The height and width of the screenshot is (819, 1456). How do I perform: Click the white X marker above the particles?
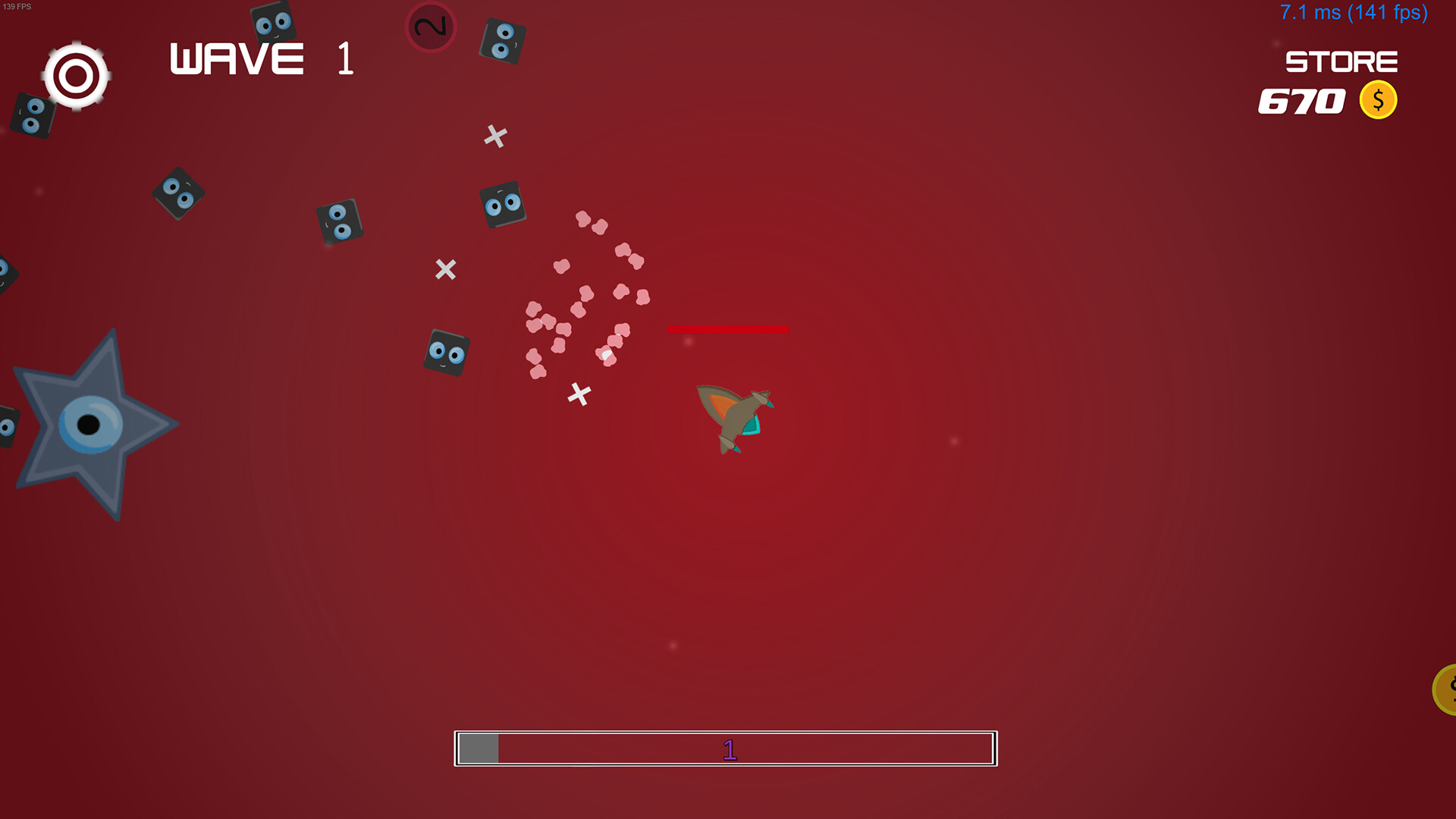(x=494, y=136)
